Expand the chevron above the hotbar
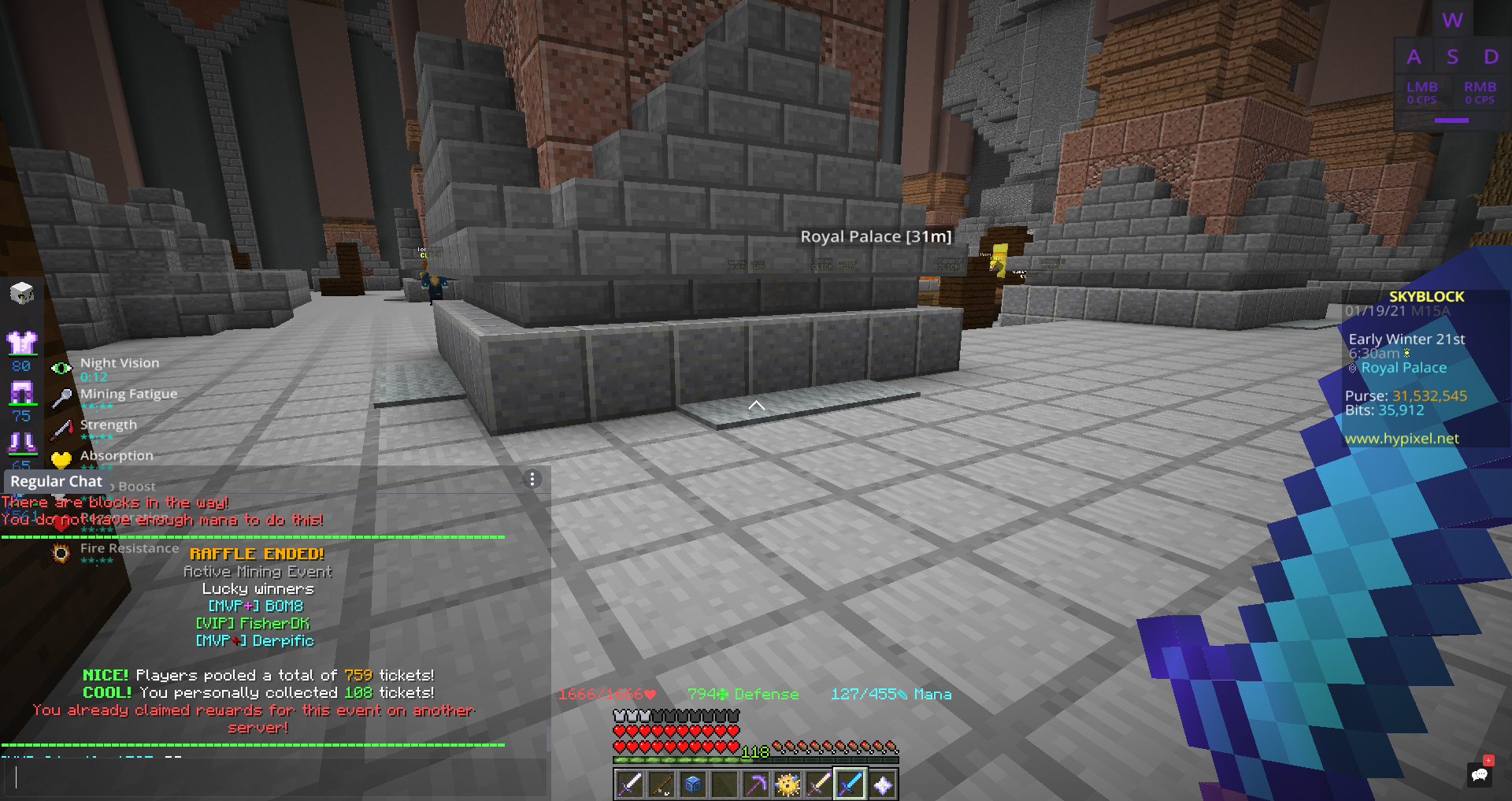 click(x=757, y=404)
